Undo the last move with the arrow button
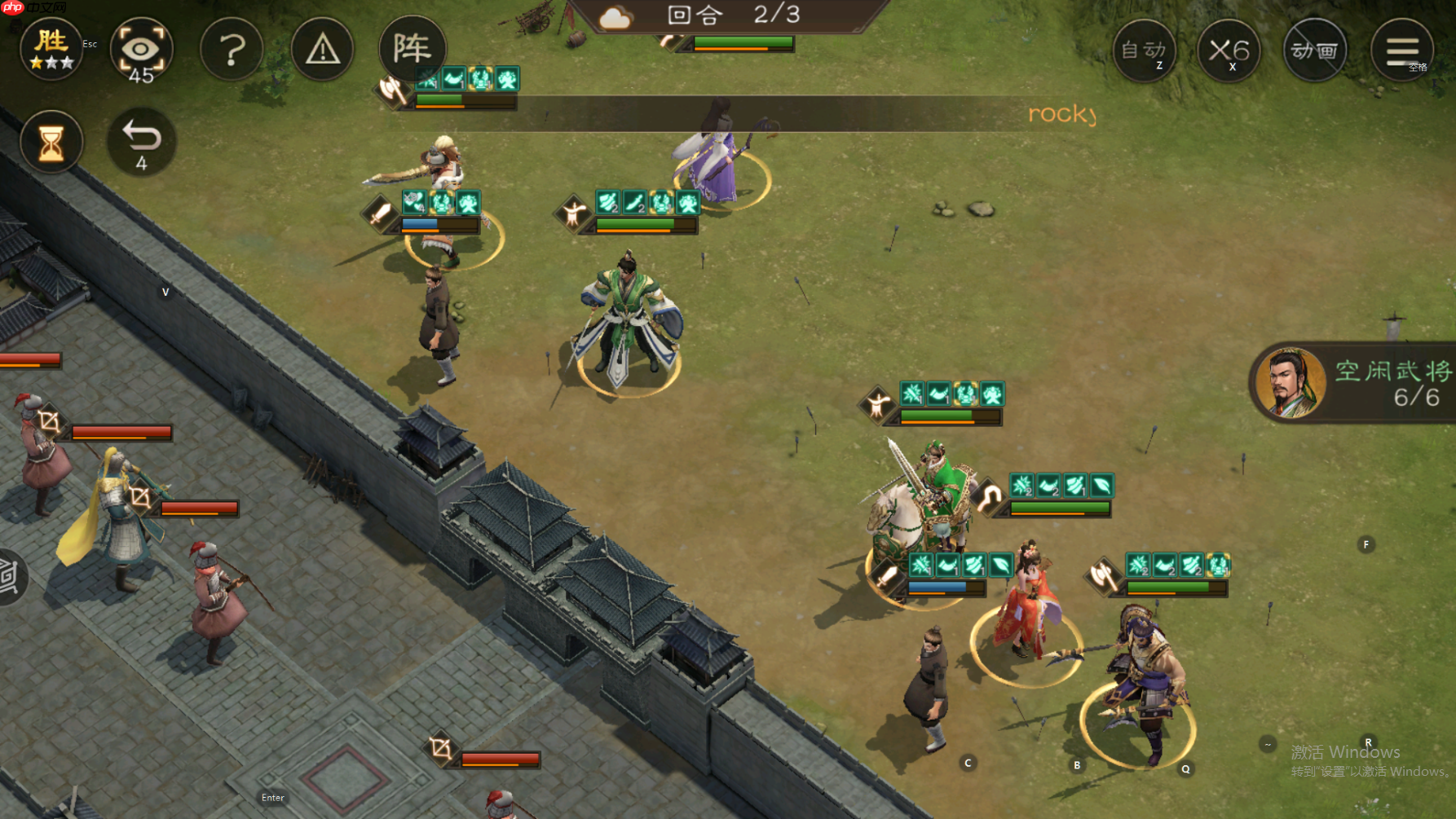1456x819 pixels. tap(142, 142)
